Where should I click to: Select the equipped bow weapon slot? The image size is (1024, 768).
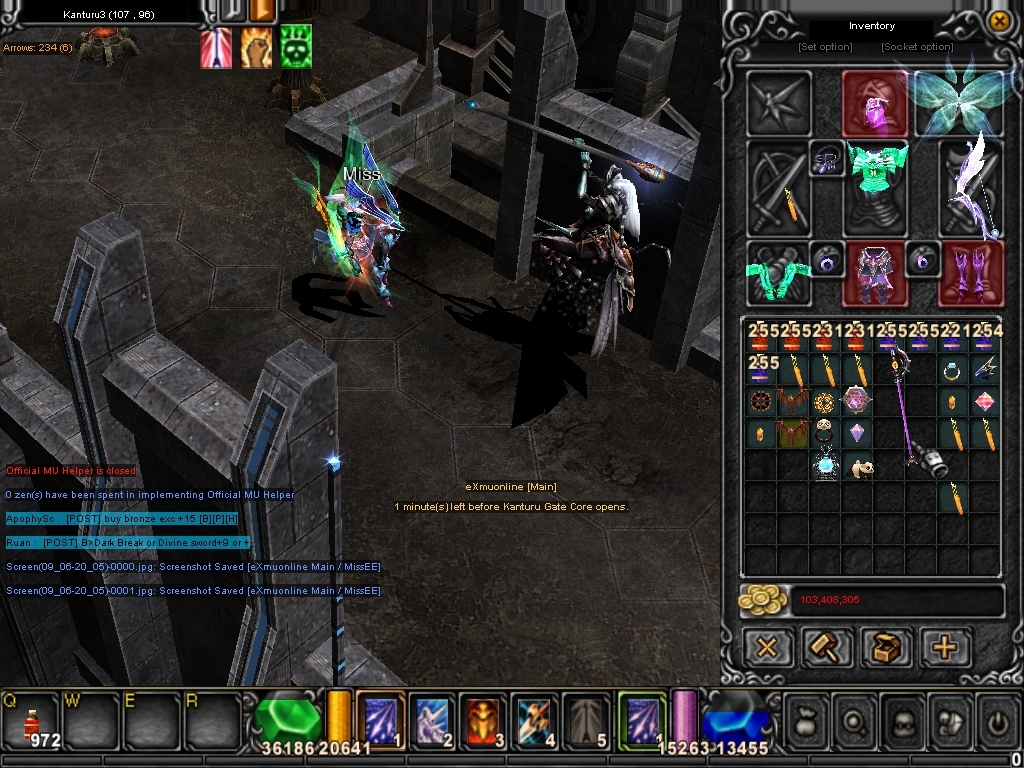972,188
